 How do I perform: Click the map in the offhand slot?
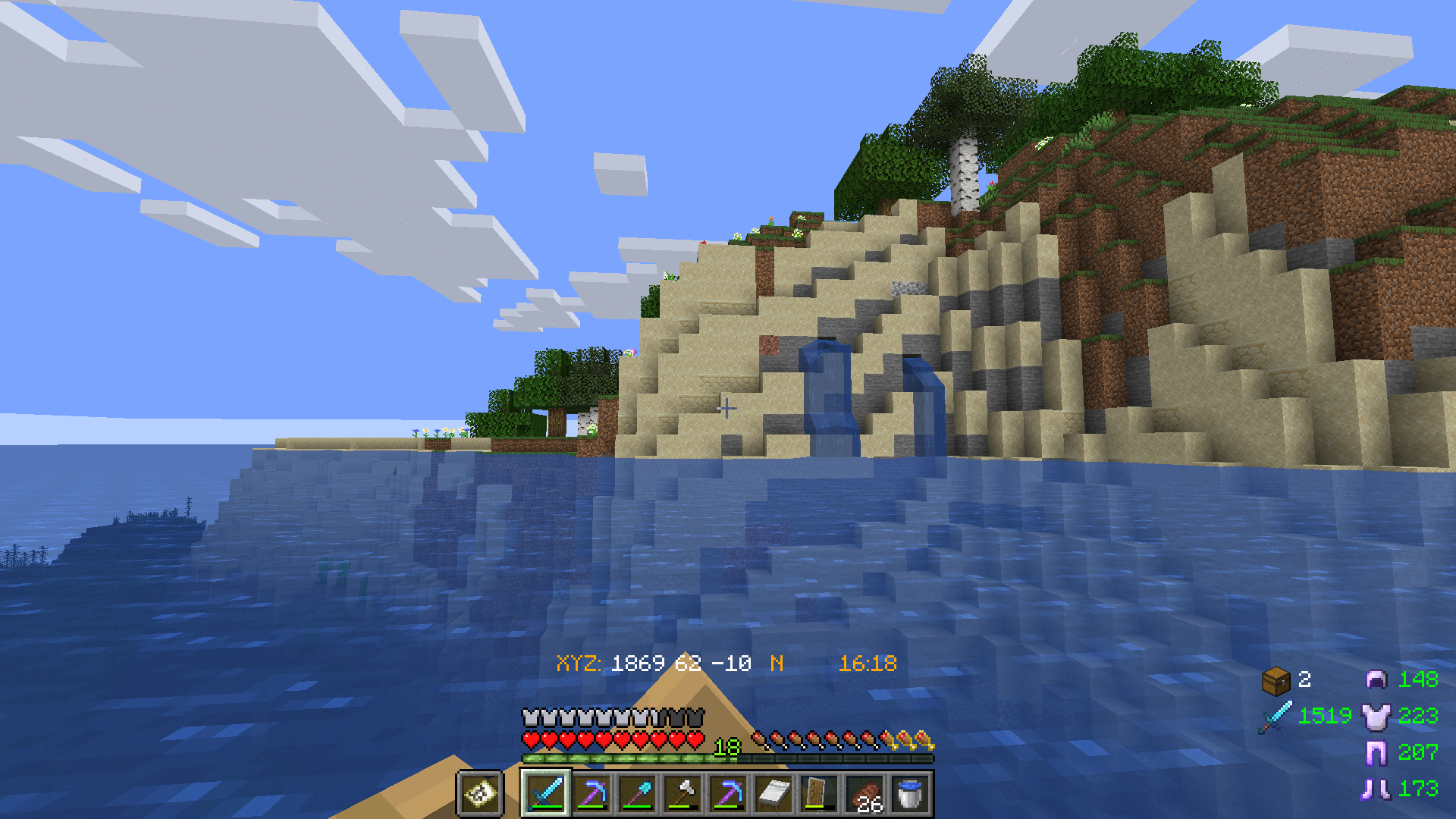pos(480,794)
